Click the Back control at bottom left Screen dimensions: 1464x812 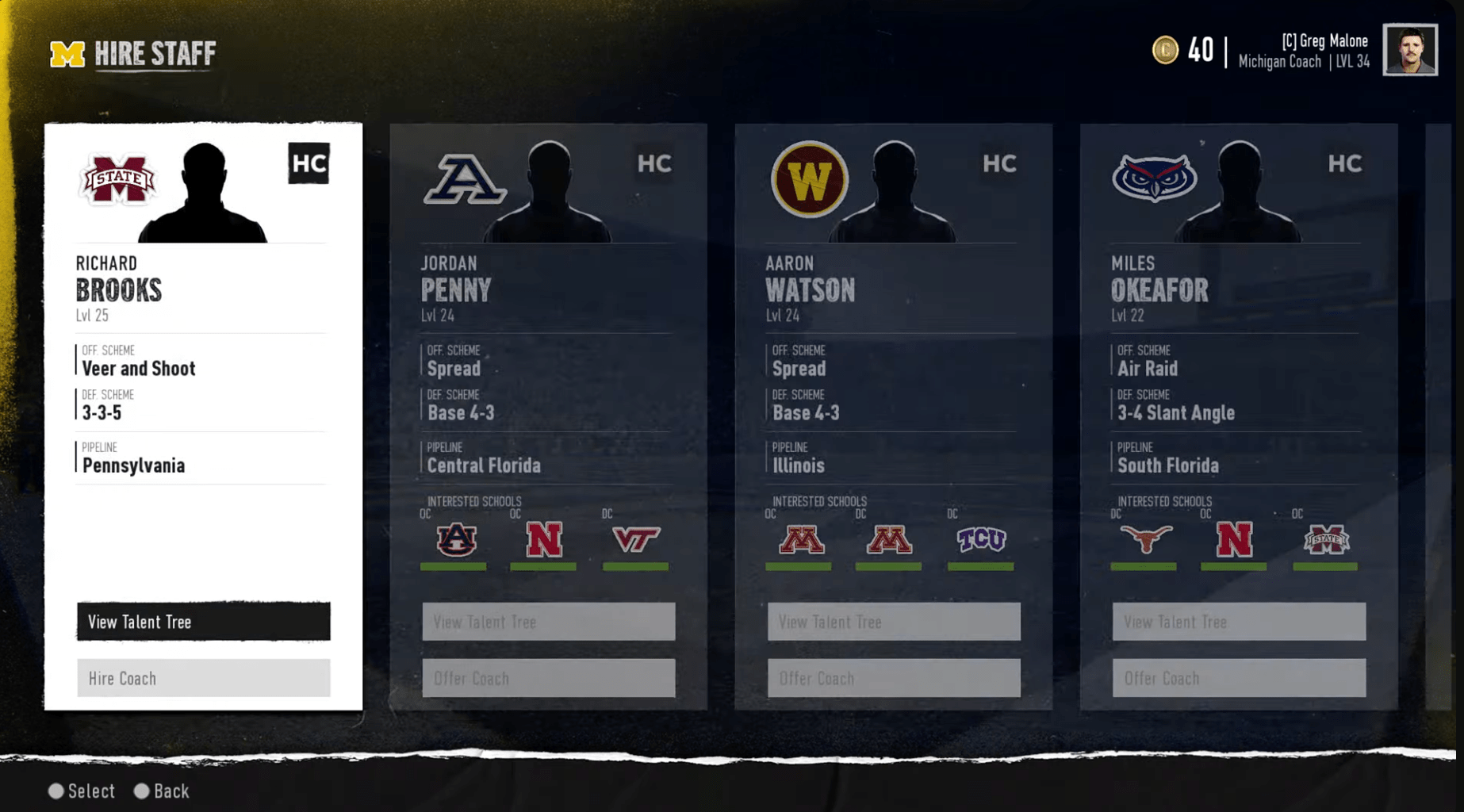coord(162,791)
